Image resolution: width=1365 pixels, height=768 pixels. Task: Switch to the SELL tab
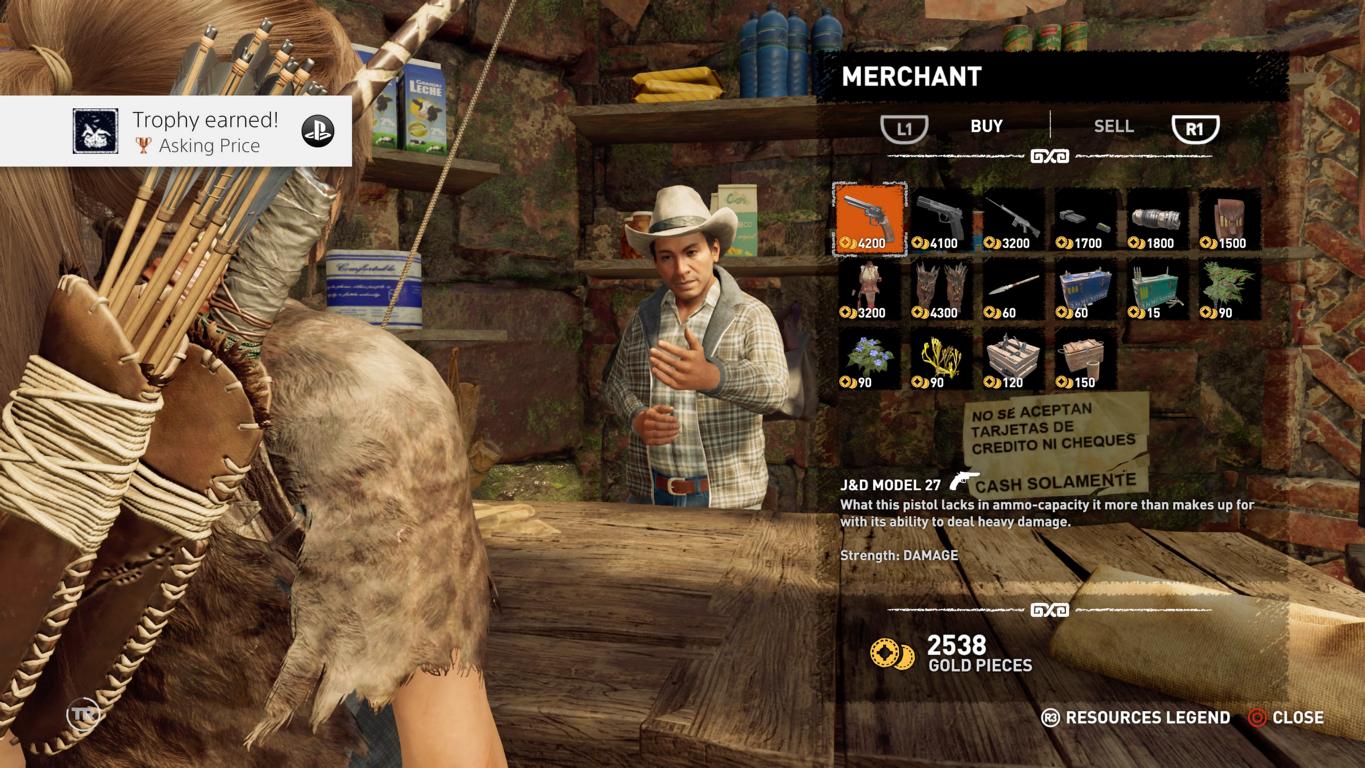click(1113, 126)
